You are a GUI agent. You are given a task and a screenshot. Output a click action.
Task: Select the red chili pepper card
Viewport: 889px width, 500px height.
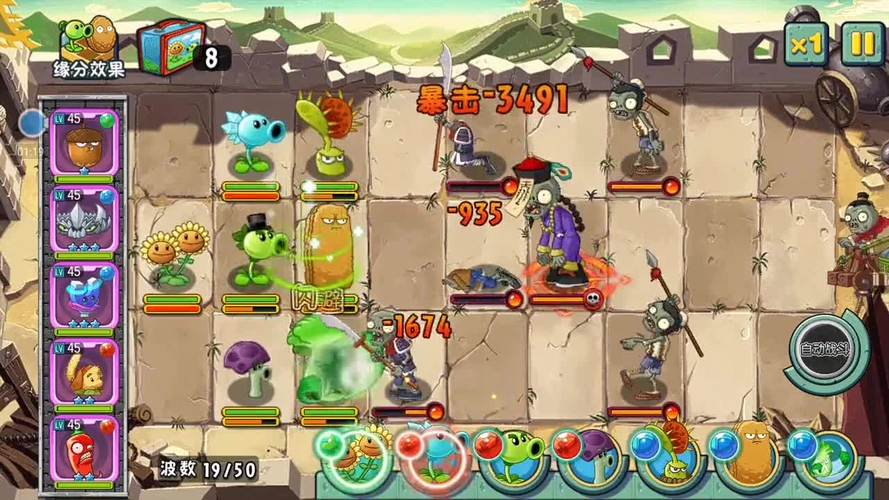(84, 450)
